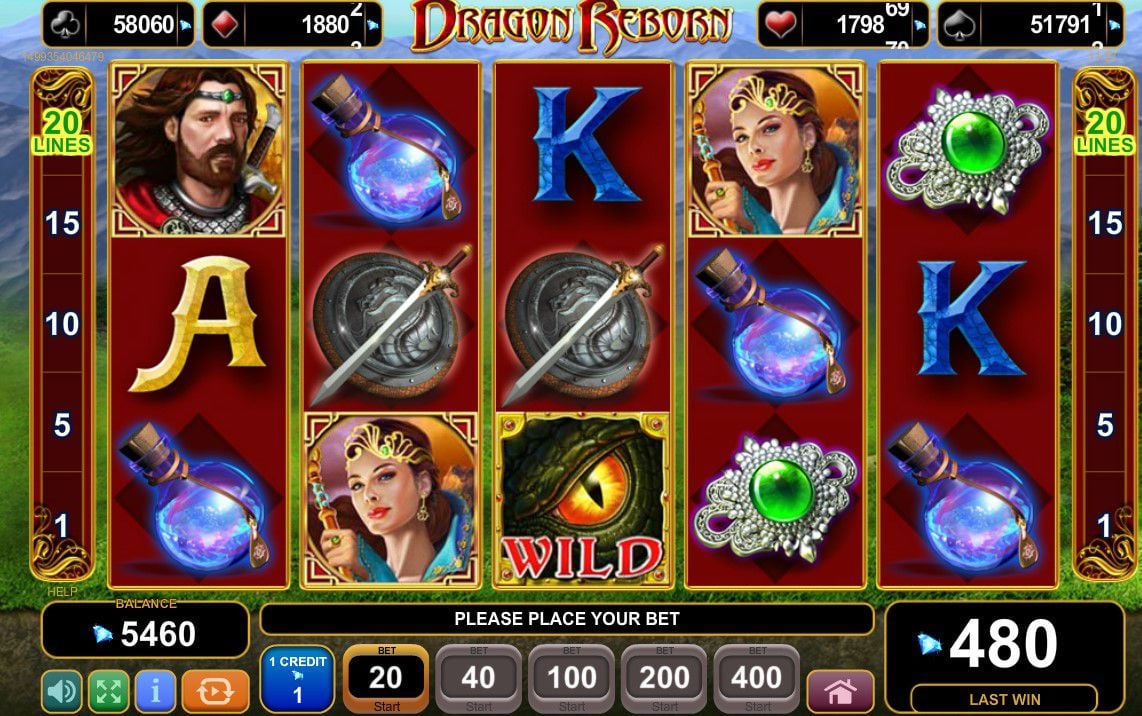
Task: Start a spin with Bet 20
Action: (386, 679)
